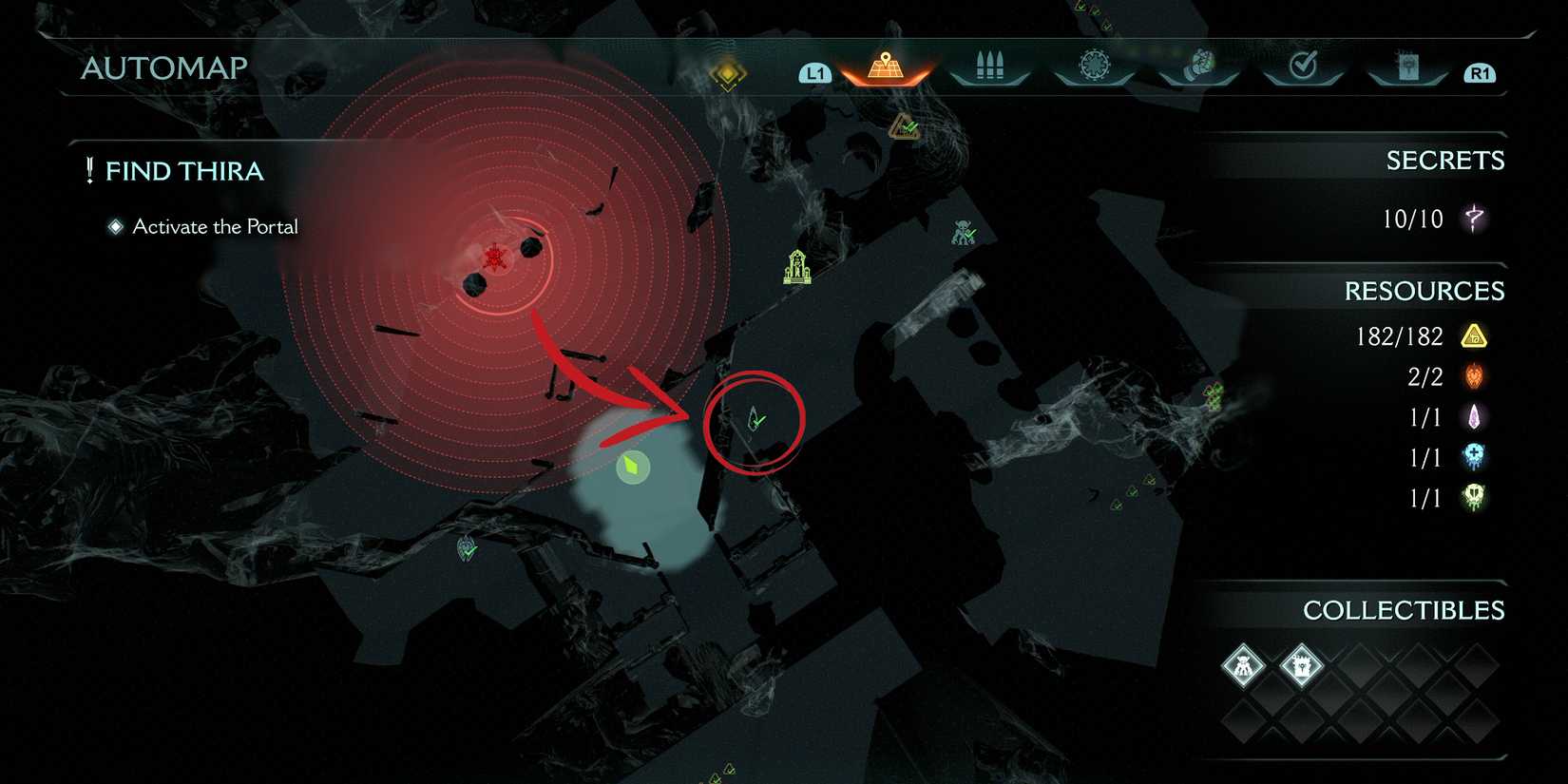Click the orange Soma fruit resource icon
The image size is (1568, 784).
(1473, 376)
